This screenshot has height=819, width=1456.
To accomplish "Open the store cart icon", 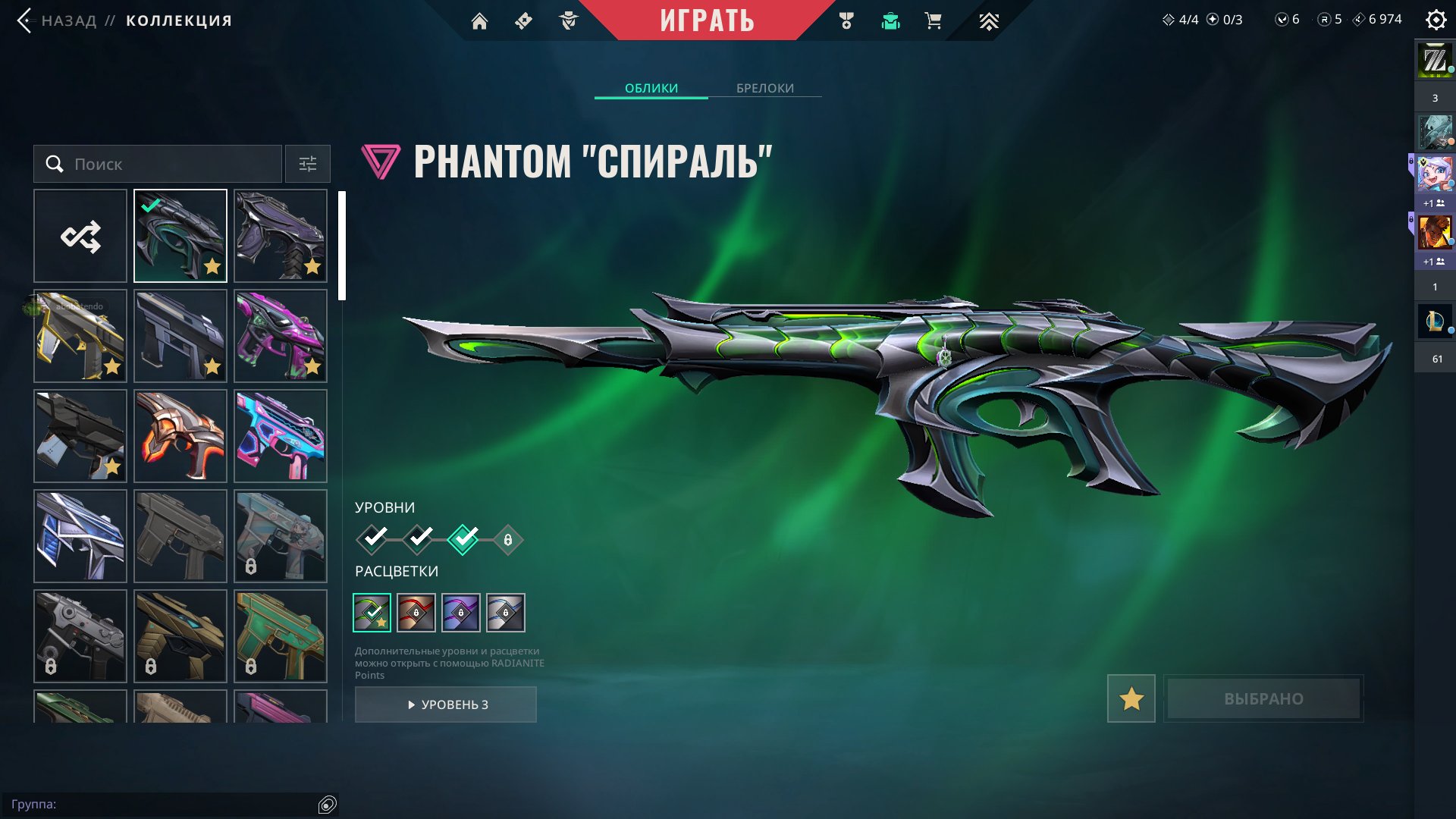I will [934, 21].
